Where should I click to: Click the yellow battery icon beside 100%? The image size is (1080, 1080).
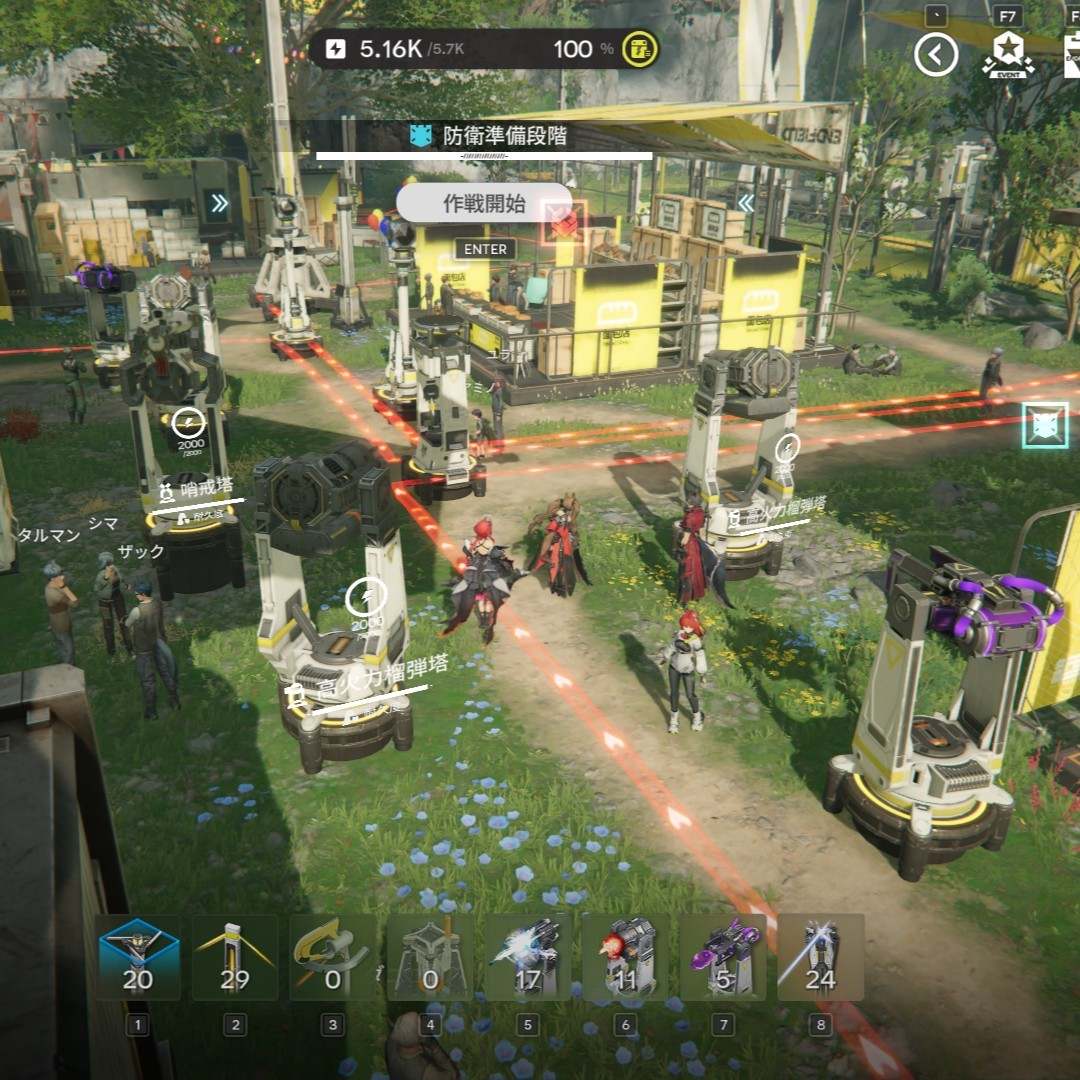[638, 49]
